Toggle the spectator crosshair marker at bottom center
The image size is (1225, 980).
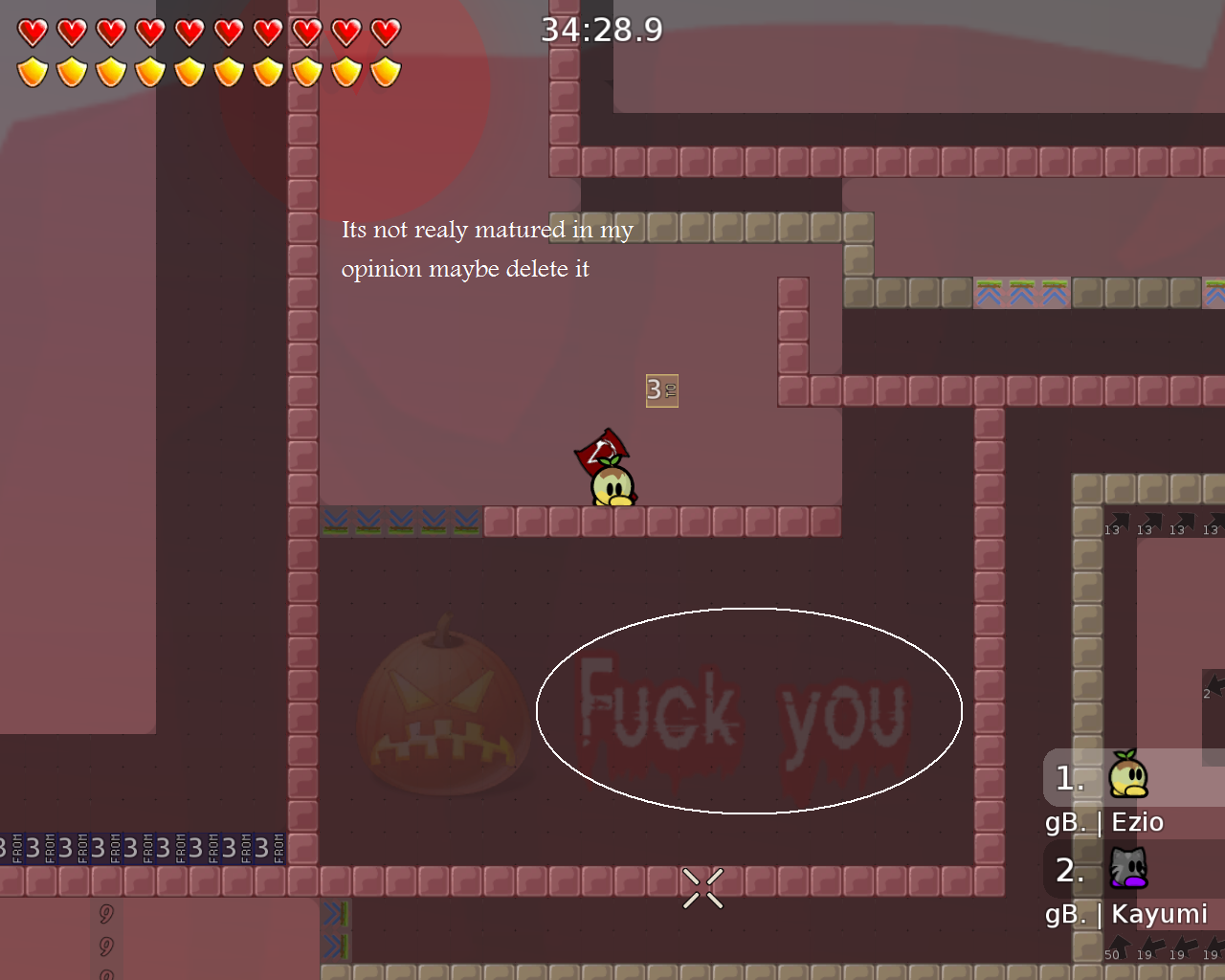(x=702, y=887)
